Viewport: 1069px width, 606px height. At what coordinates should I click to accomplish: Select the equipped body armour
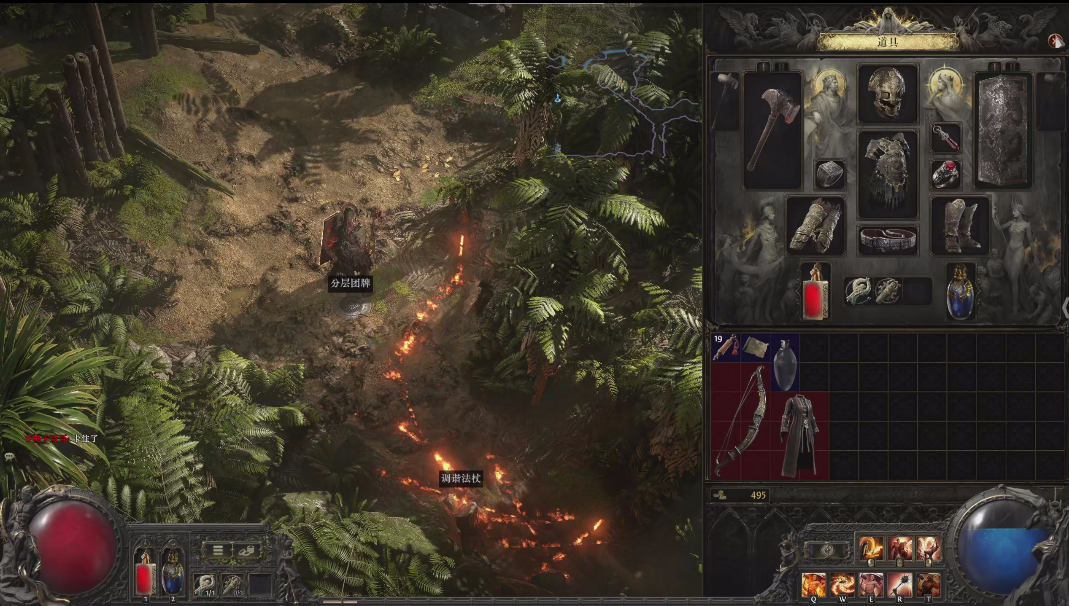pyautogui.click(x=886, y=172)
